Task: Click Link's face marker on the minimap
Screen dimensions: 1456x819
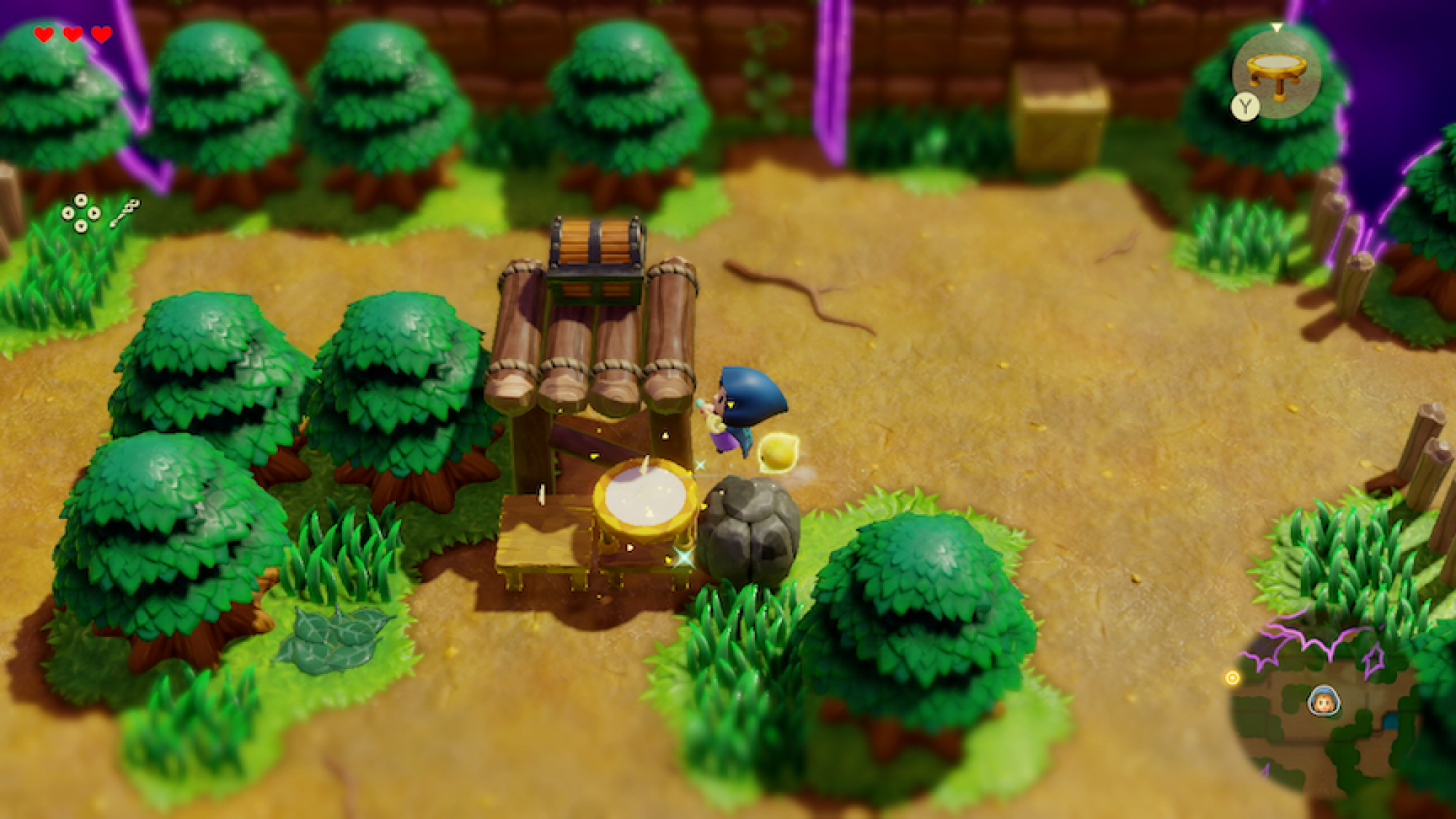Action: coord(1324,701)
